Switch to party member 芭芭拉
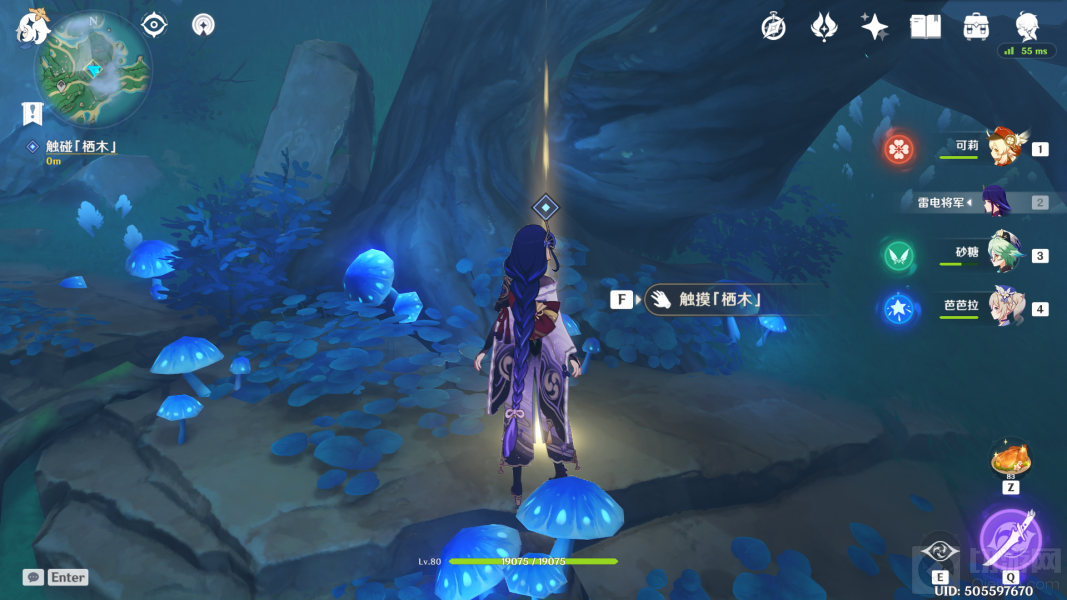 1003,307
